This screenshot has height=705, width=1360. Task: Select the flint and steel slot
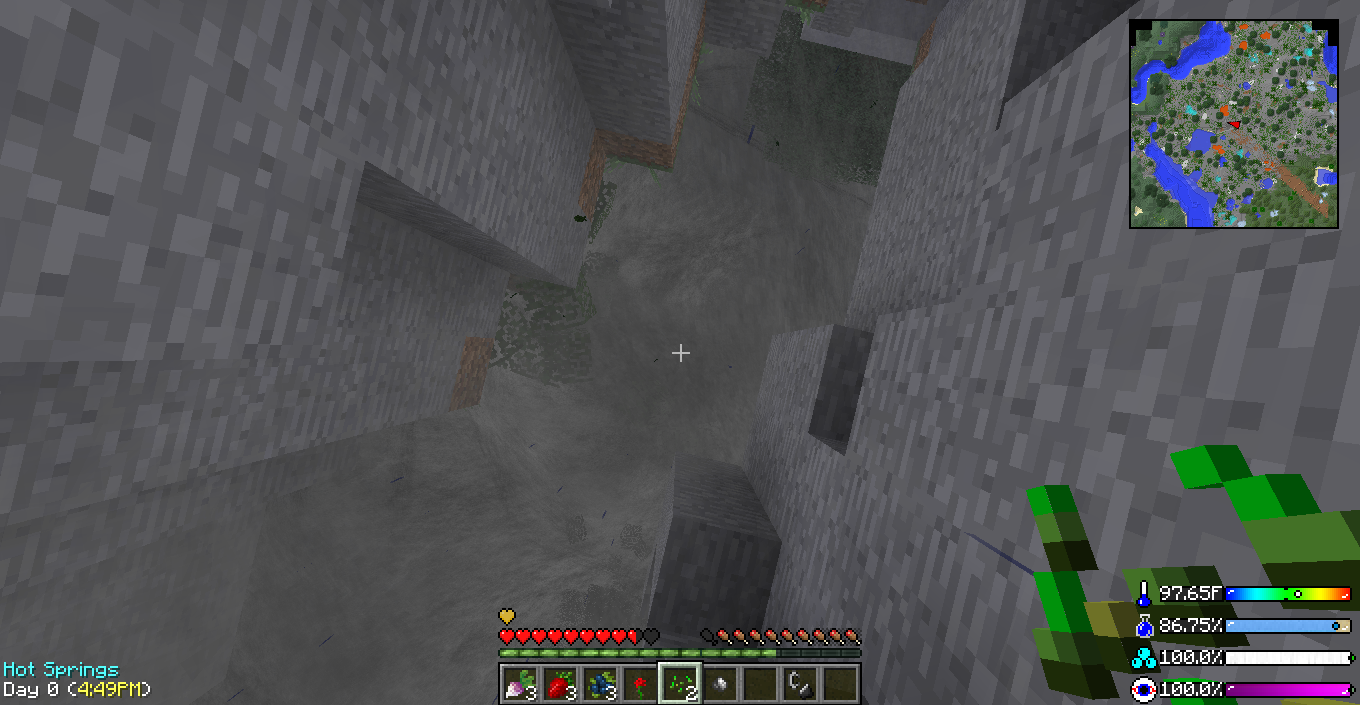(x=799, y=684)
